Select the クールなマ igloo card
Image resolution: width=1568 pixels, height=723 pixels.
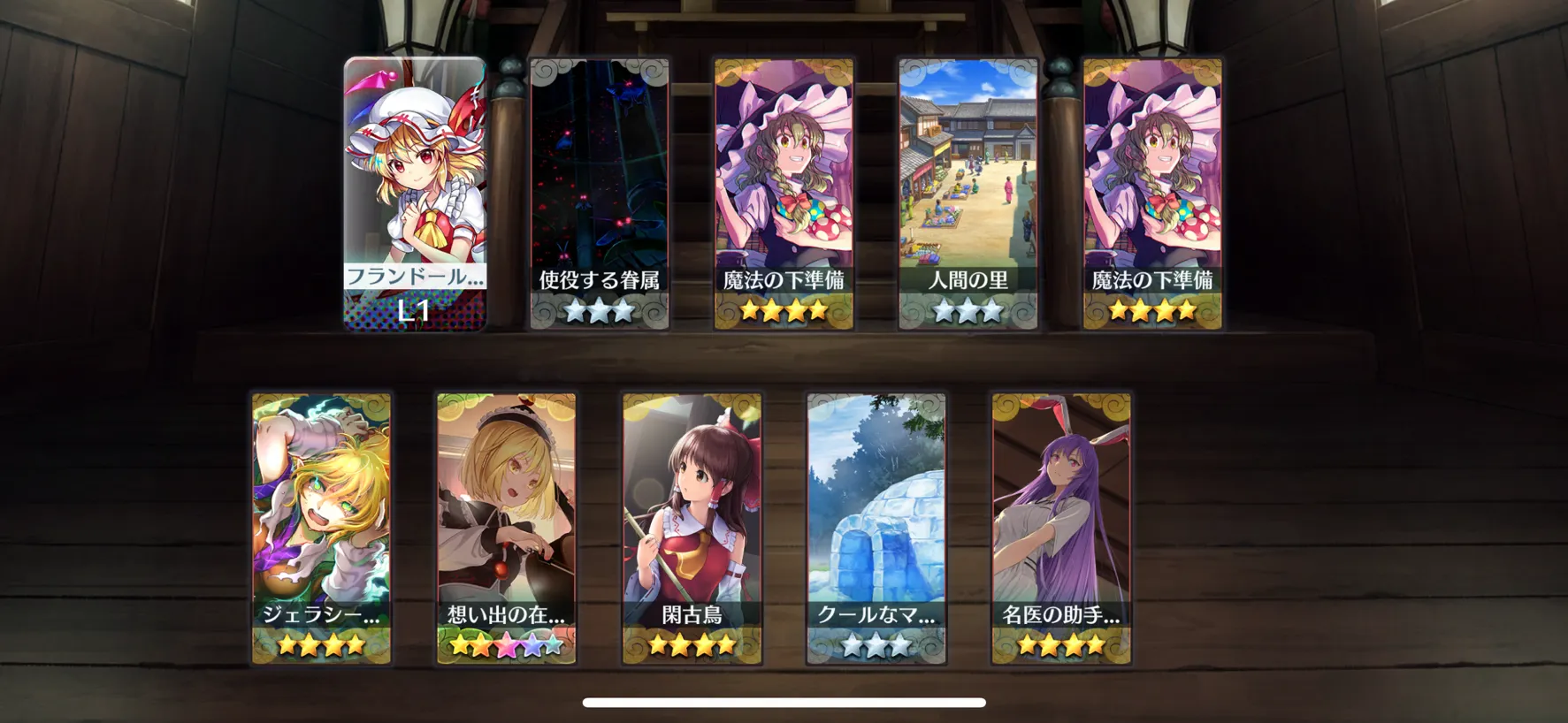[876, 528]
